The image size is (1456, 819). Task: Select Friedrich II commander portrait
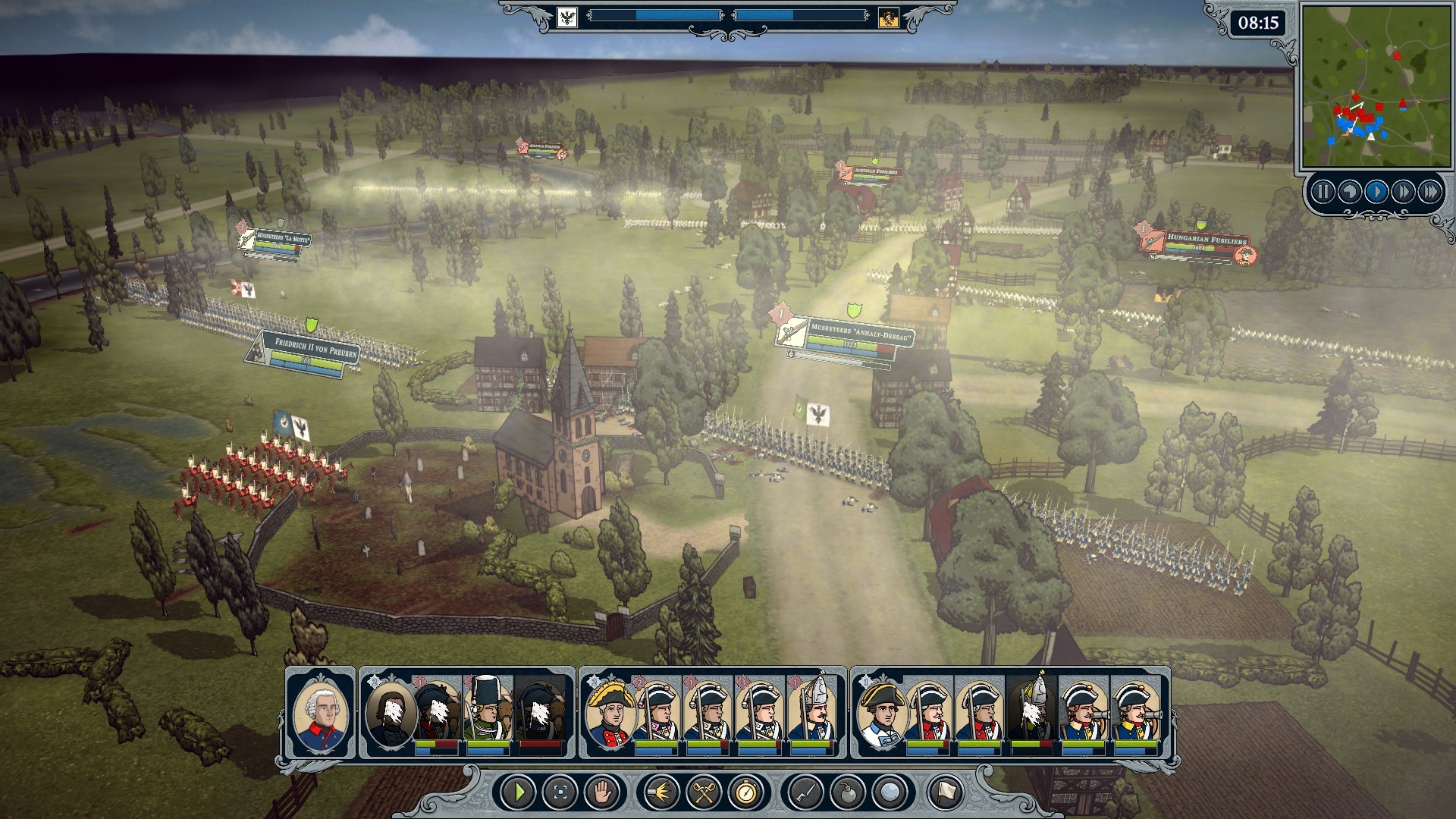pyautogui.click(x=321, y=713)
